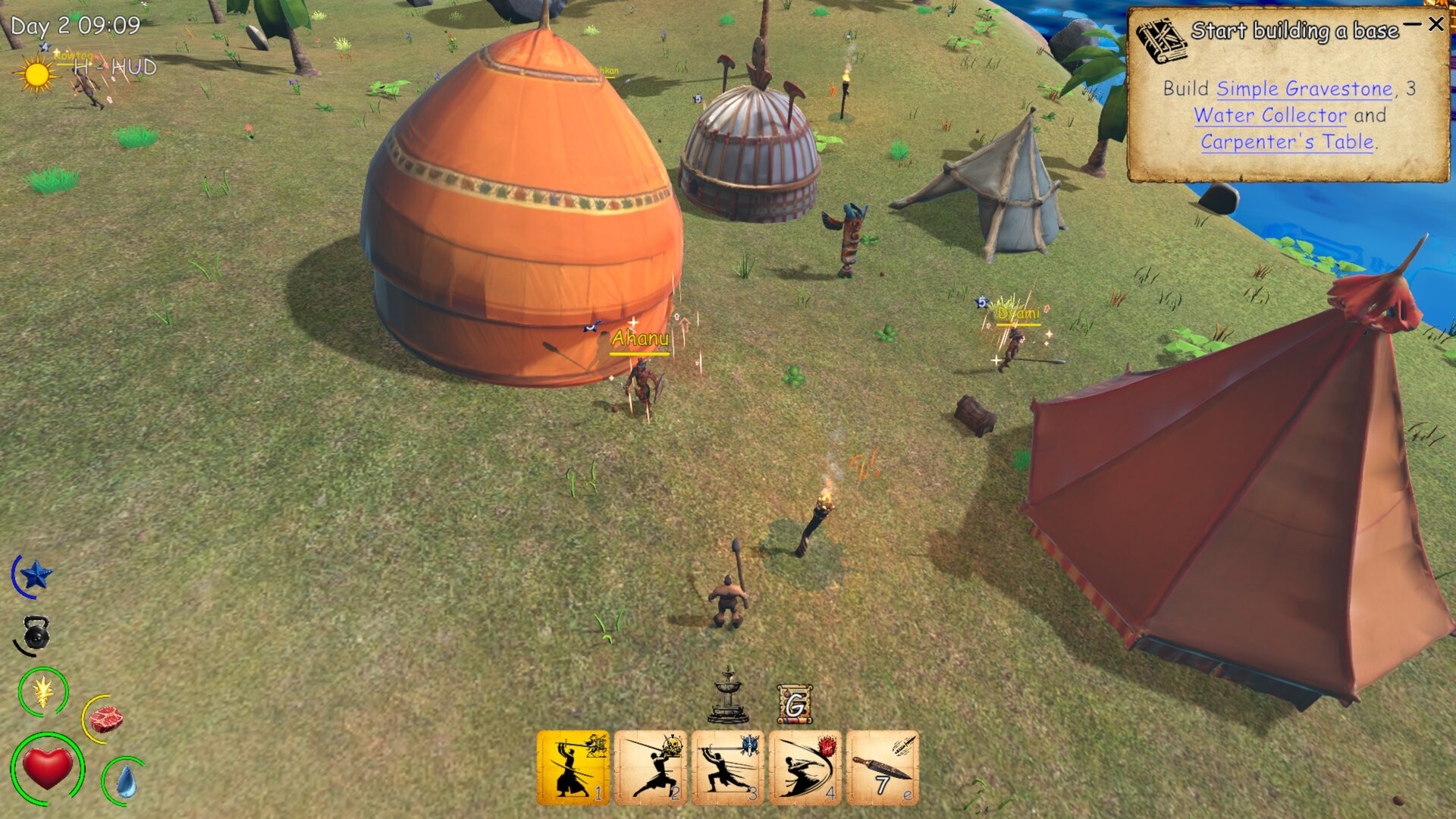
Task: Open the quest journal book icon
Action: coord(1160,42)
